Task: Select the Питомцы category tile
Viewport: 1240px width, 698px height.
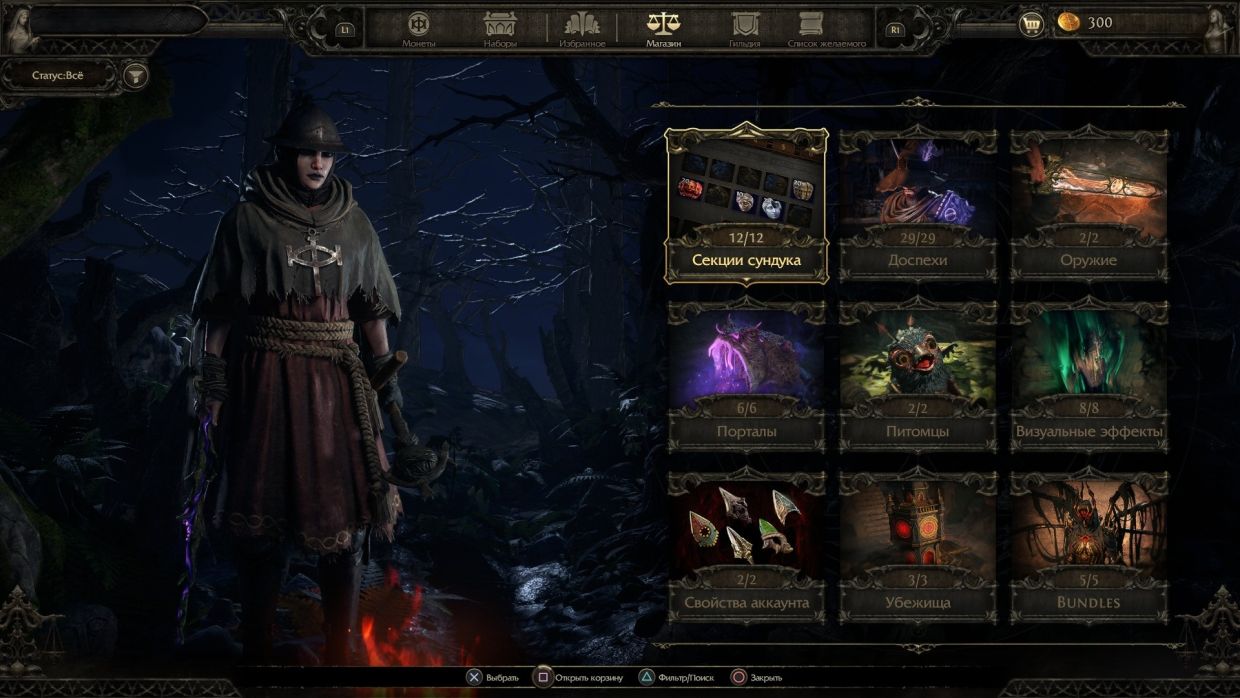Action: (917, 376)
